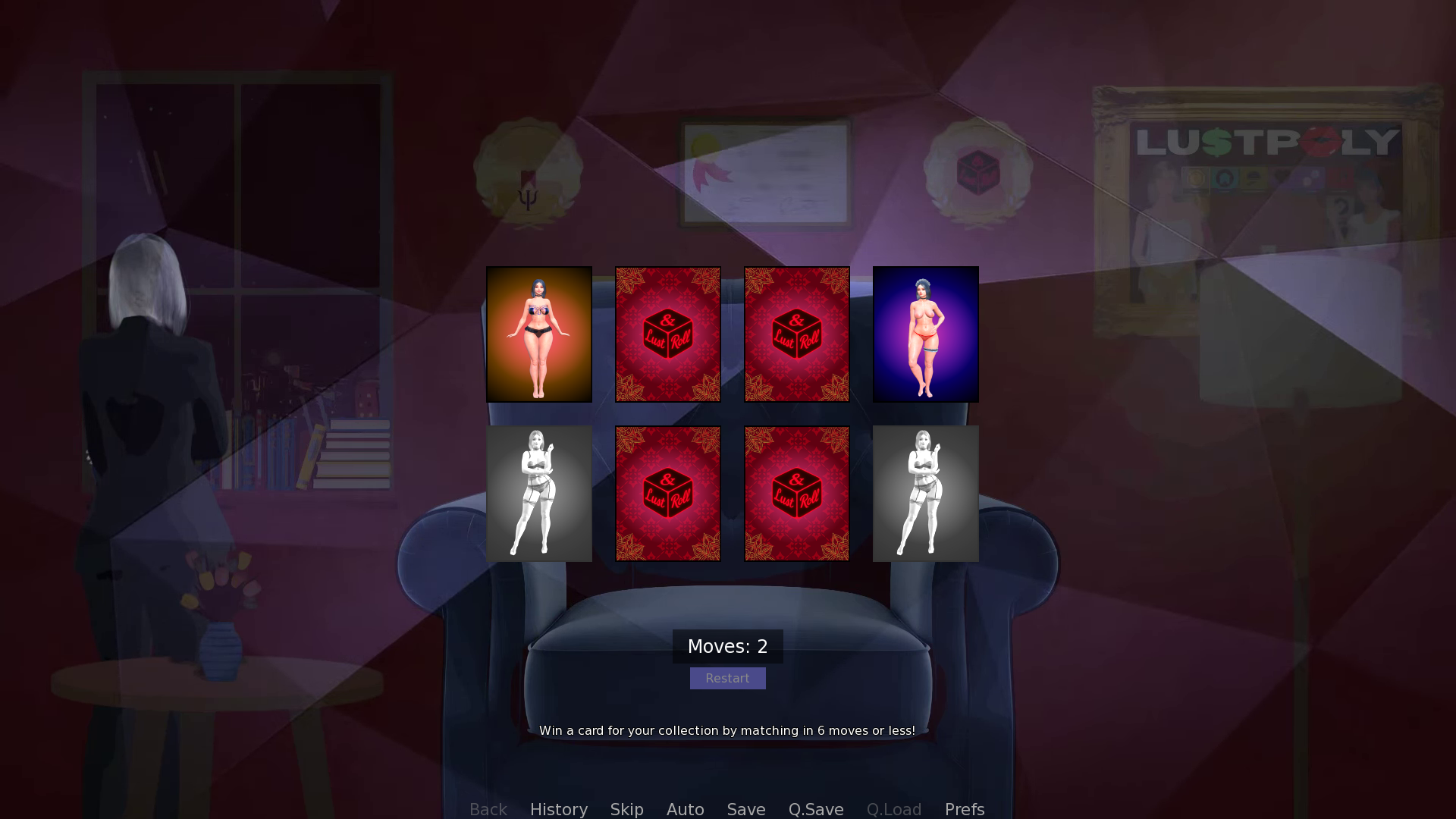
Task: Toggle Auto-forward mode
Action: coord(684,809)
